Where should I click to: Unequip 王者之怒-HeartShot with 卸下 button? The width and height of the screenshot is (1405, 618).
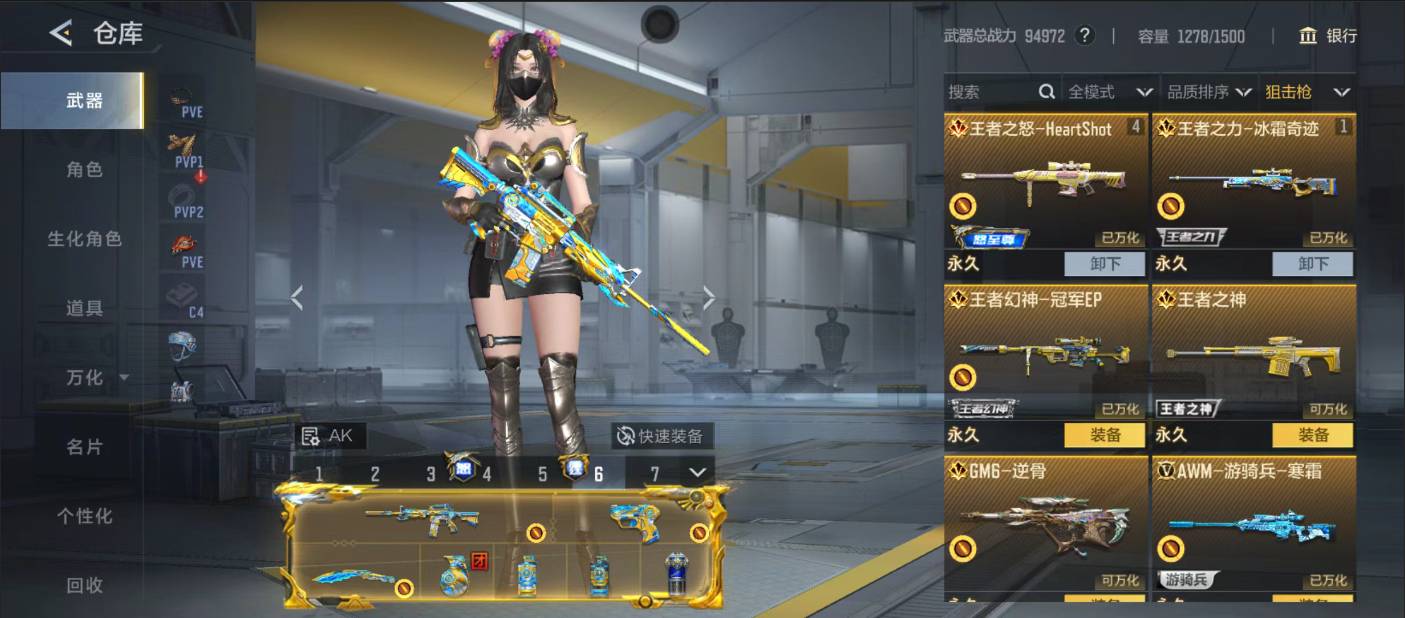[1104, 264]
